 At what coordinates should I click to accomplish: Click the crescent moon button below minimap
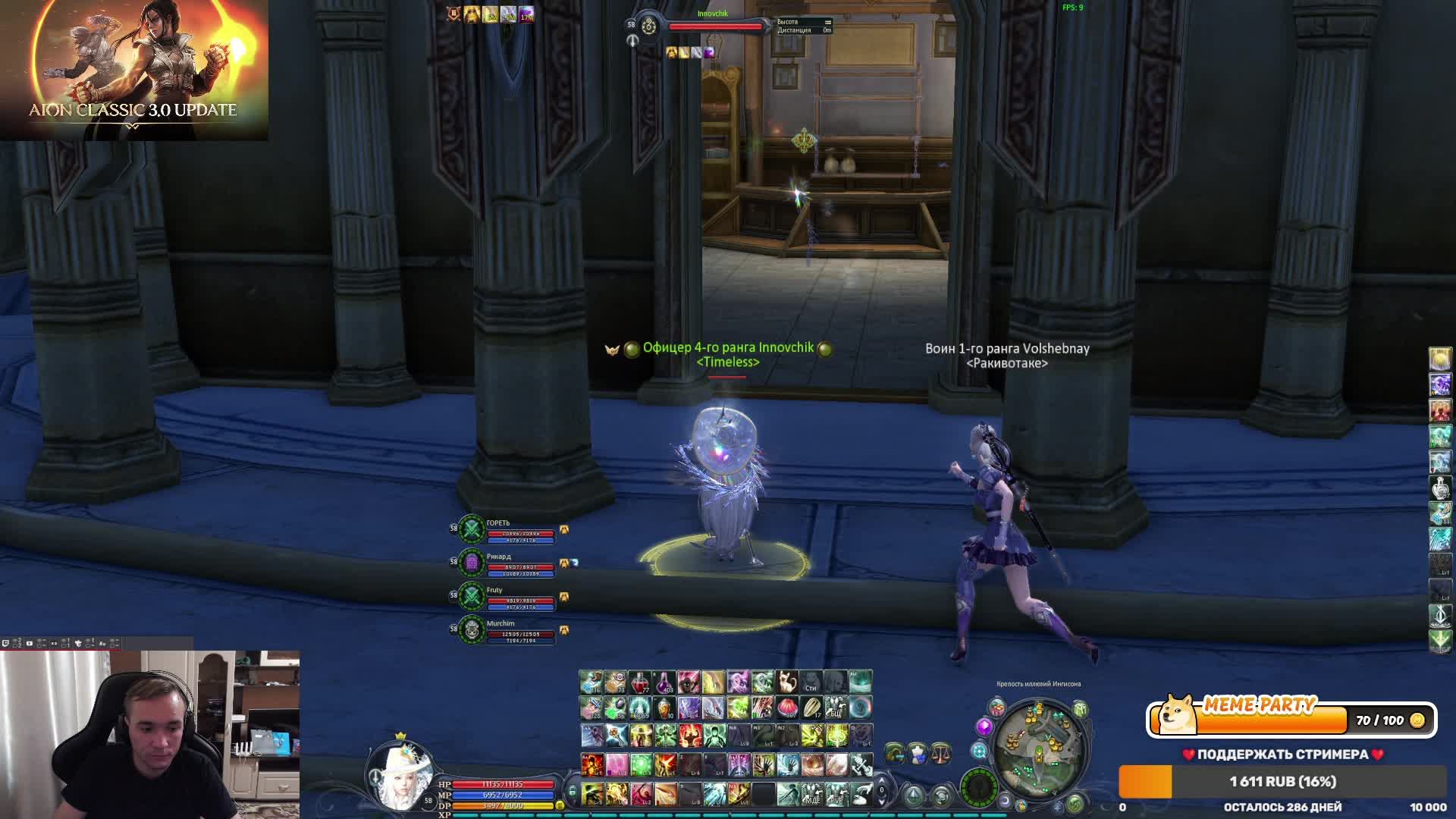pos(1005,801)
